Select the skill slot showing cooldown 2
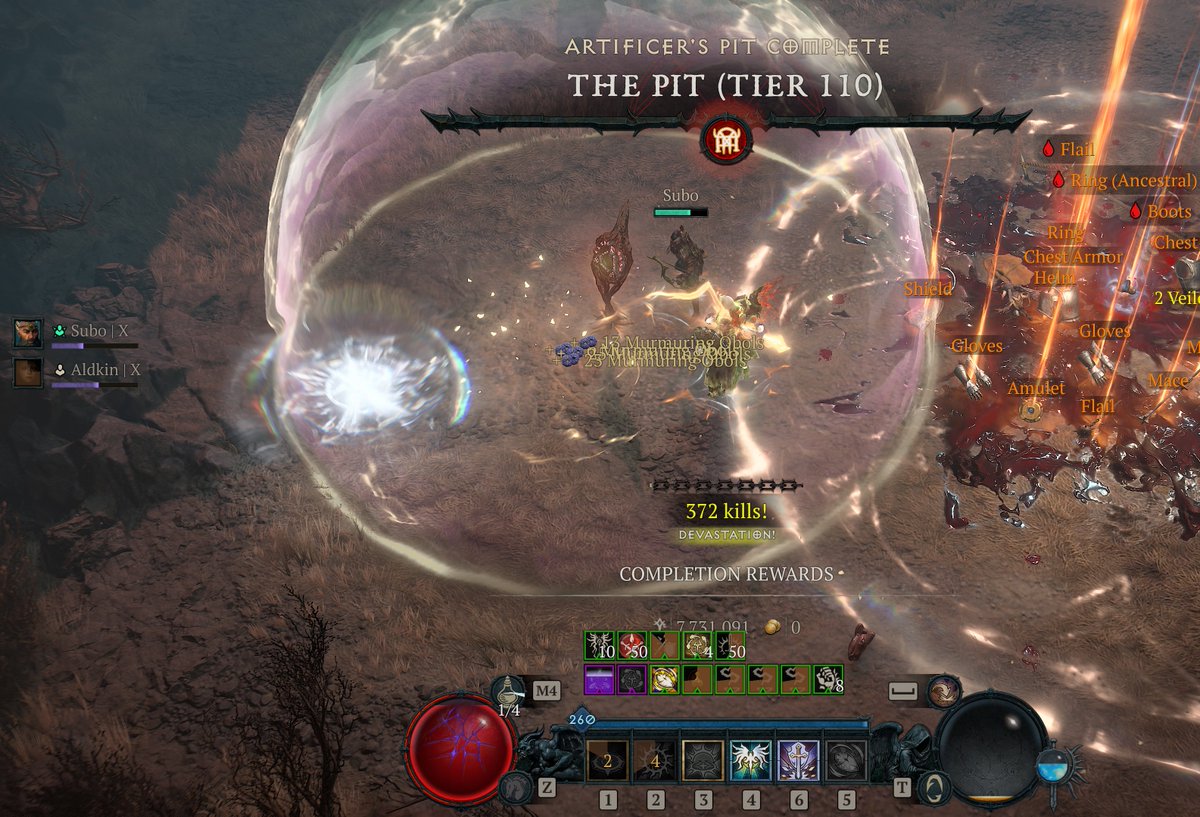The height and width of the screenshot is (817, 1200). pos(606,761)
